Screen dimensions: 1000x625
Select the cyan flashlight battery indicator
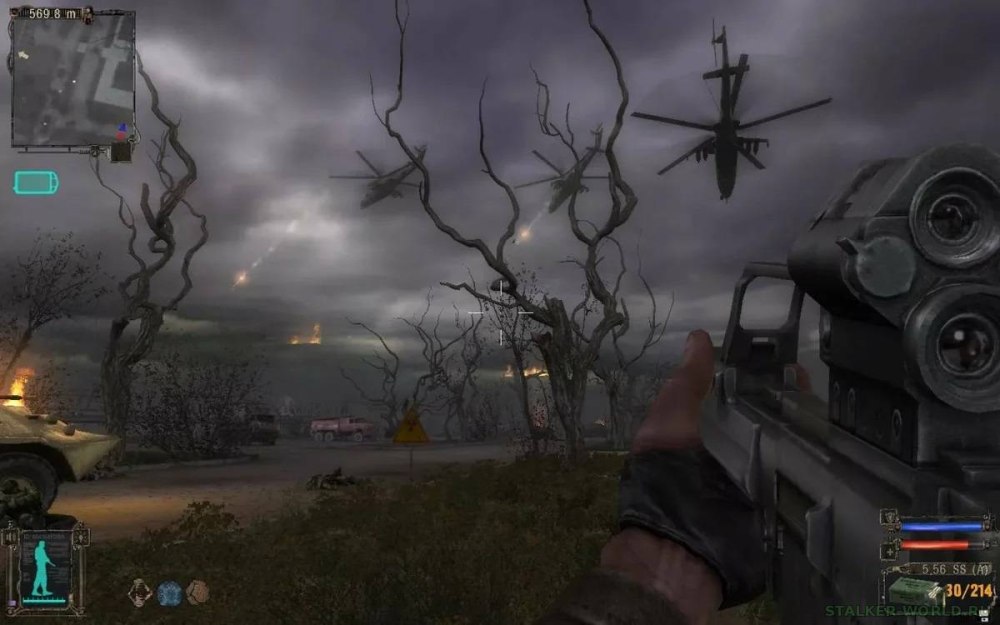coord(36,182)
